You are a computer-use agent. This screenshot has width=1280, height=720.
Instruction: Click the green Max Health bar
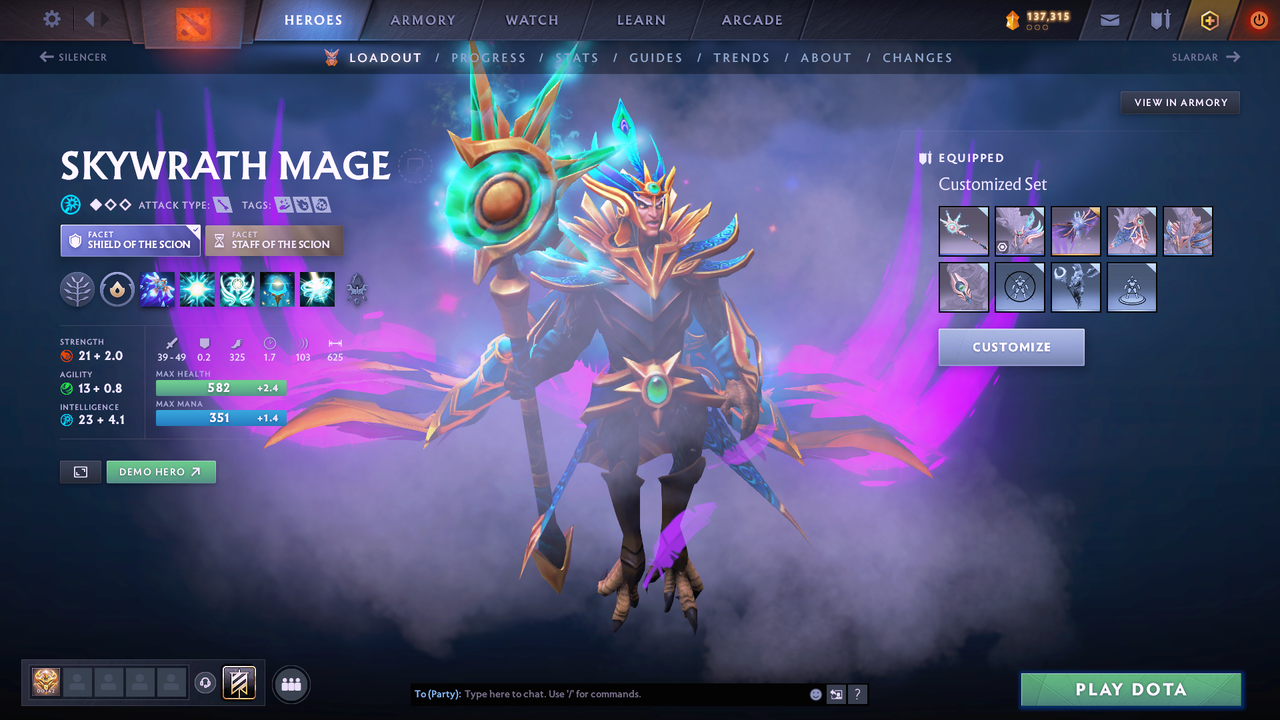220,388
